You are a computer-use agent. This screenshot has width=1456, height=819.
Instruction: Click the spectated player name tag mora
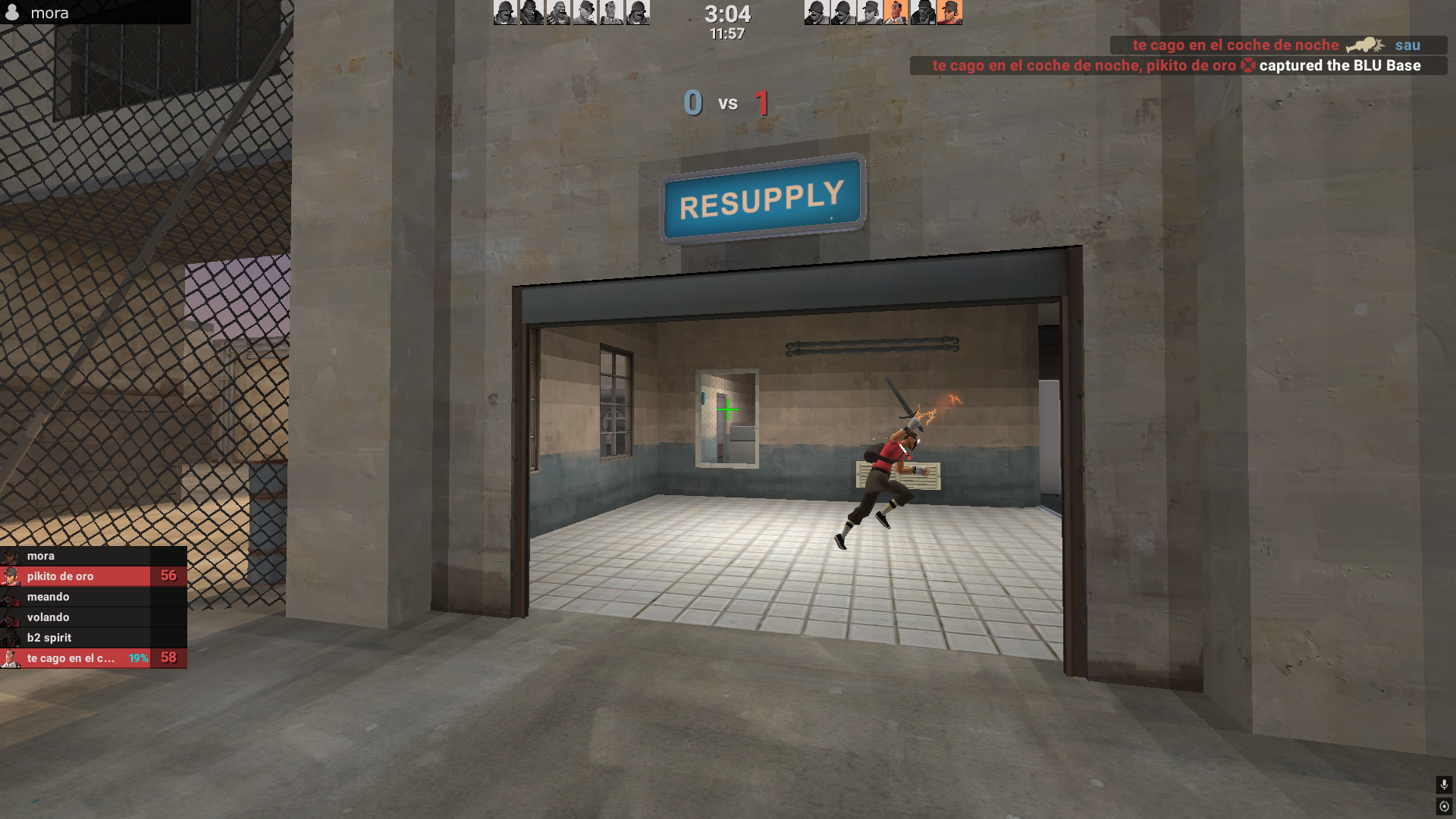pos(49,13)
